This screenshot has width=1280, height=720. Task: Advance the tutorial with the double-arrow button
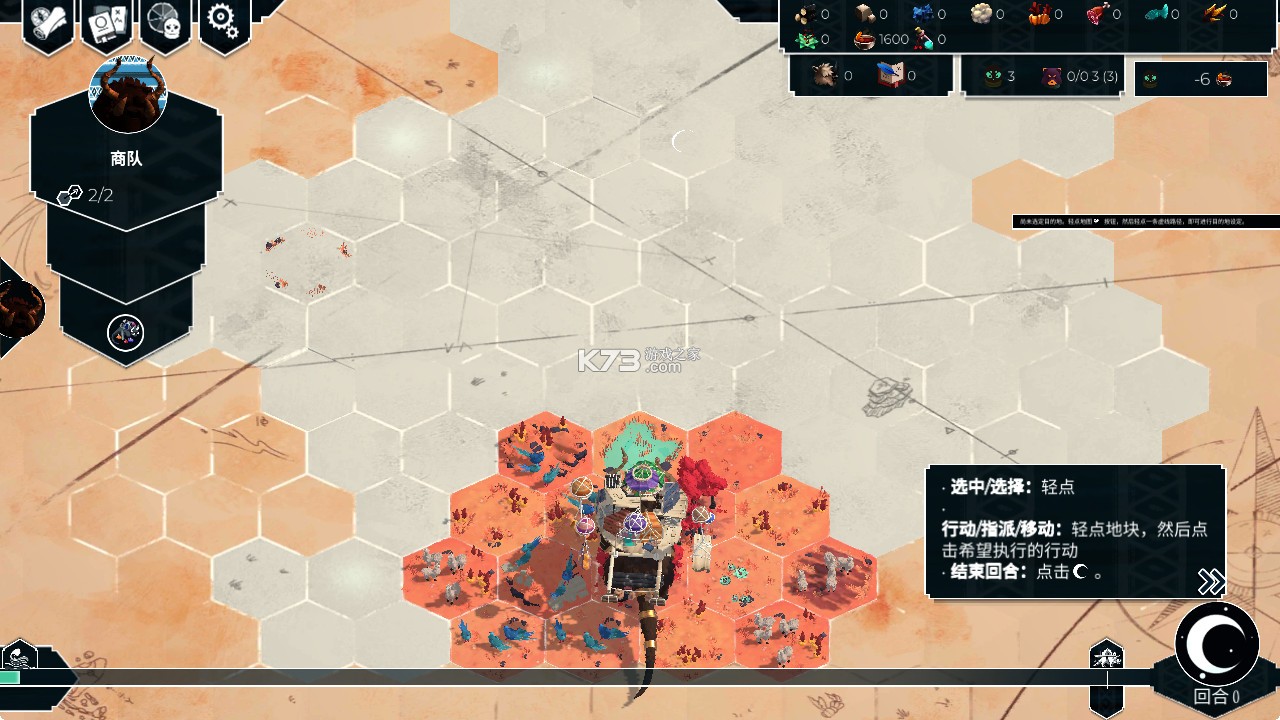(1210, 581)
